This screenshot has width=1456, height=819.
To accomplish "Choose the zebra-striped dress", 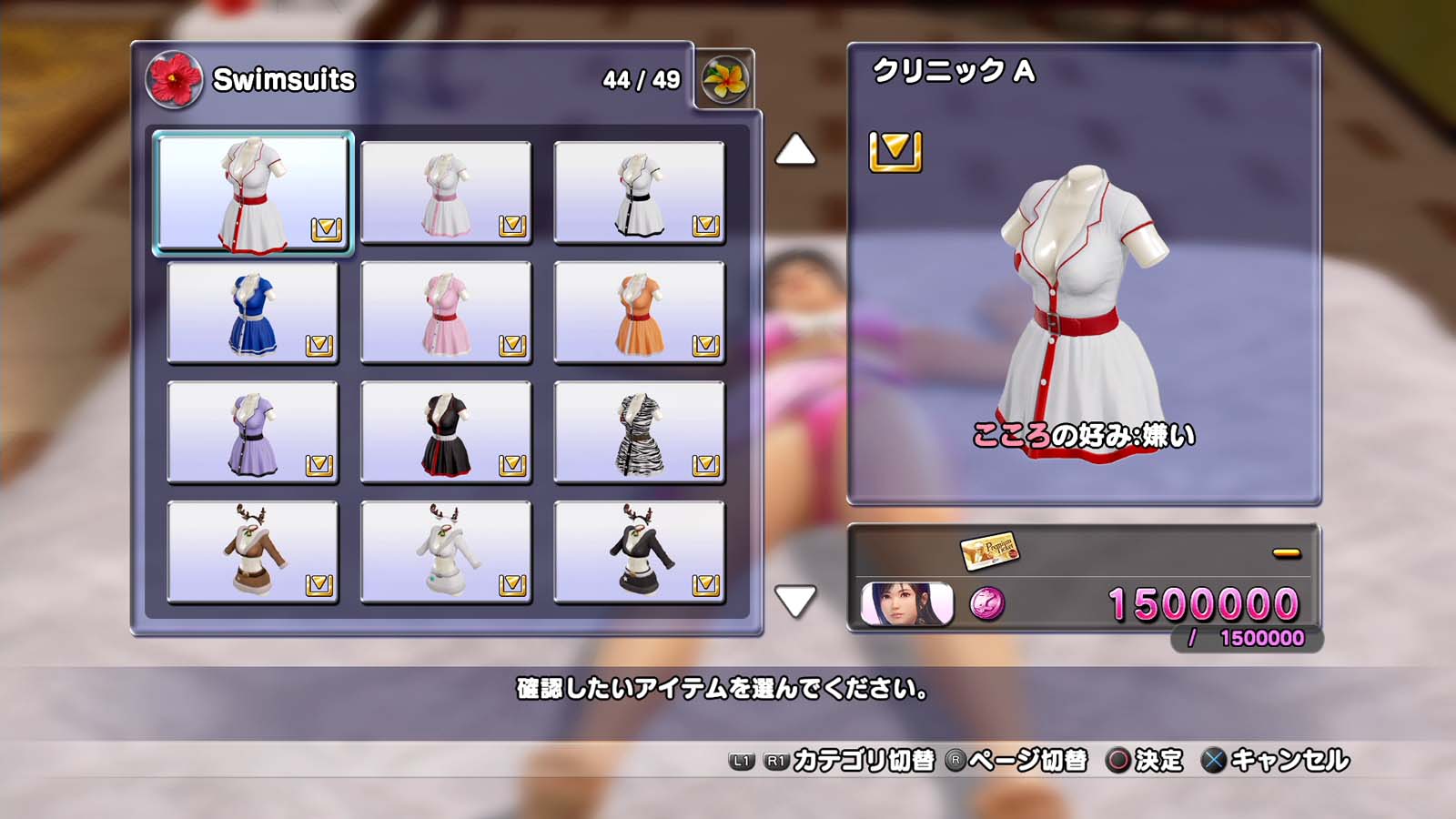I will click(639, 433).
